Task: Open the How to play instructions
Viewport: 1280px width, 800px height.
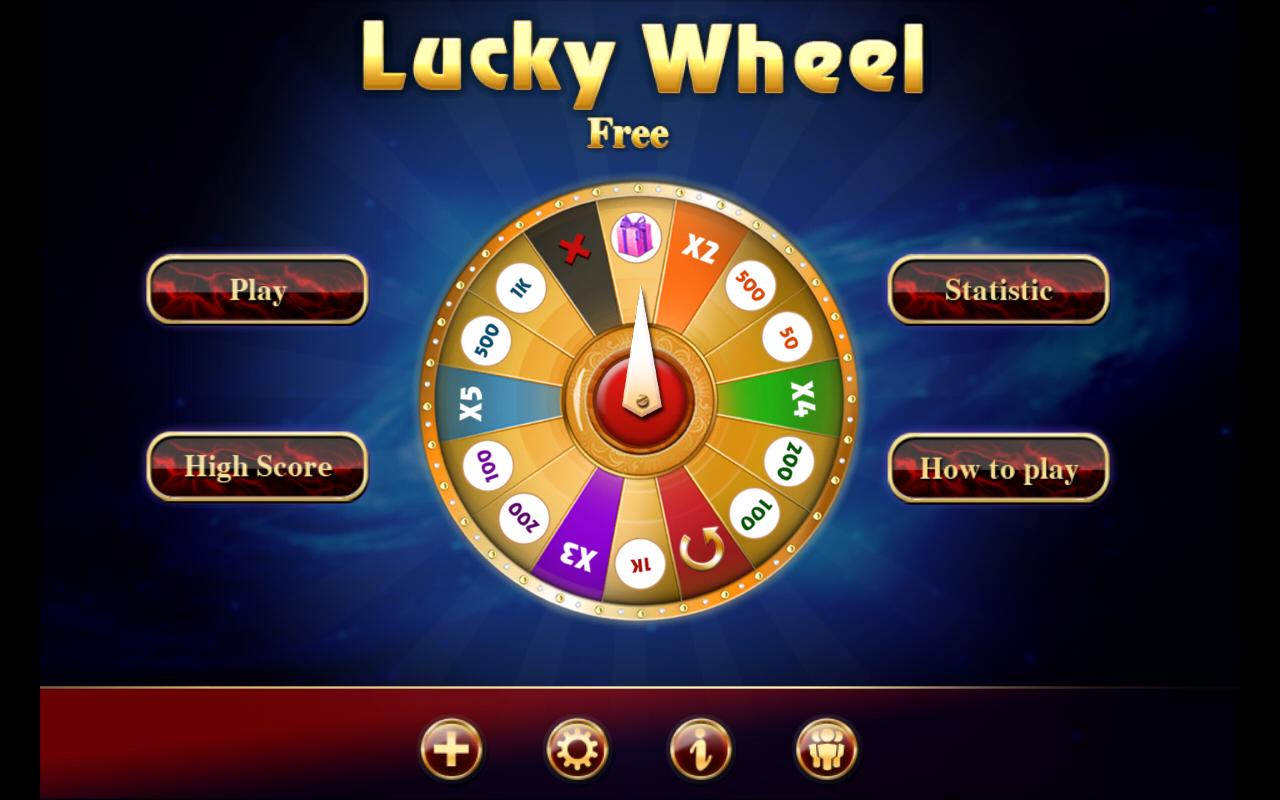Action: pos(999,465)
